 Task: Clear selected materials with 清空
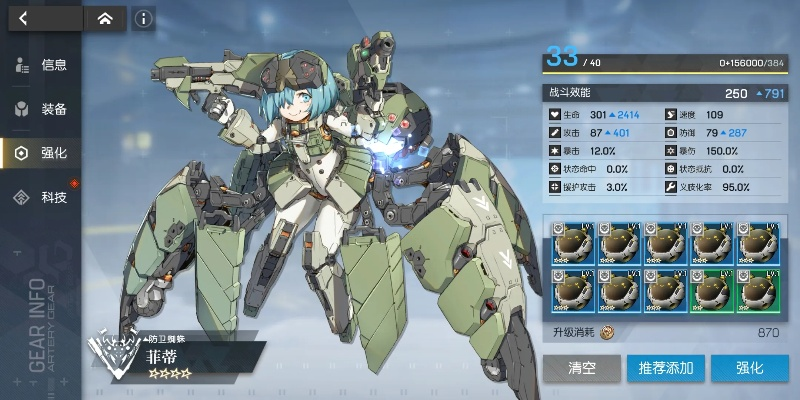pyautogui.click(x=581, y=368)
